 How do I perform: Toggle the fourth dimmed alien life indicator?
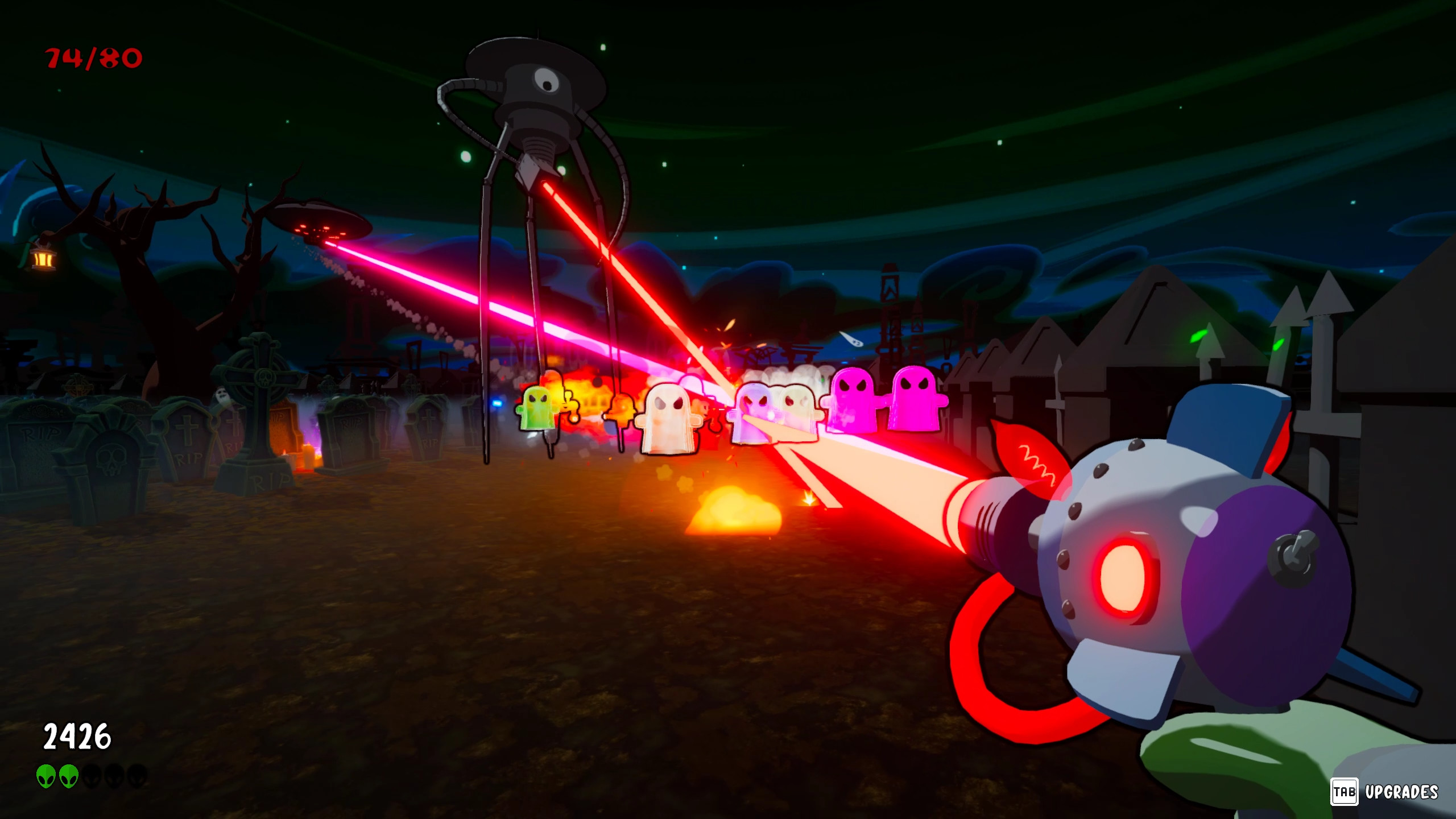(x=113, y=776)
